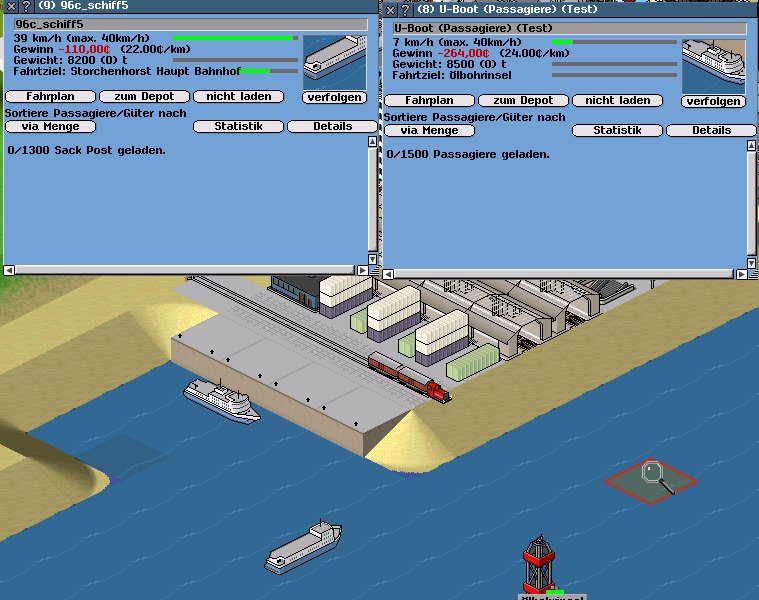Viewport: 759px width, 600px height.
Task: Open Details for the U-Boot
Action: pos(711,131)
